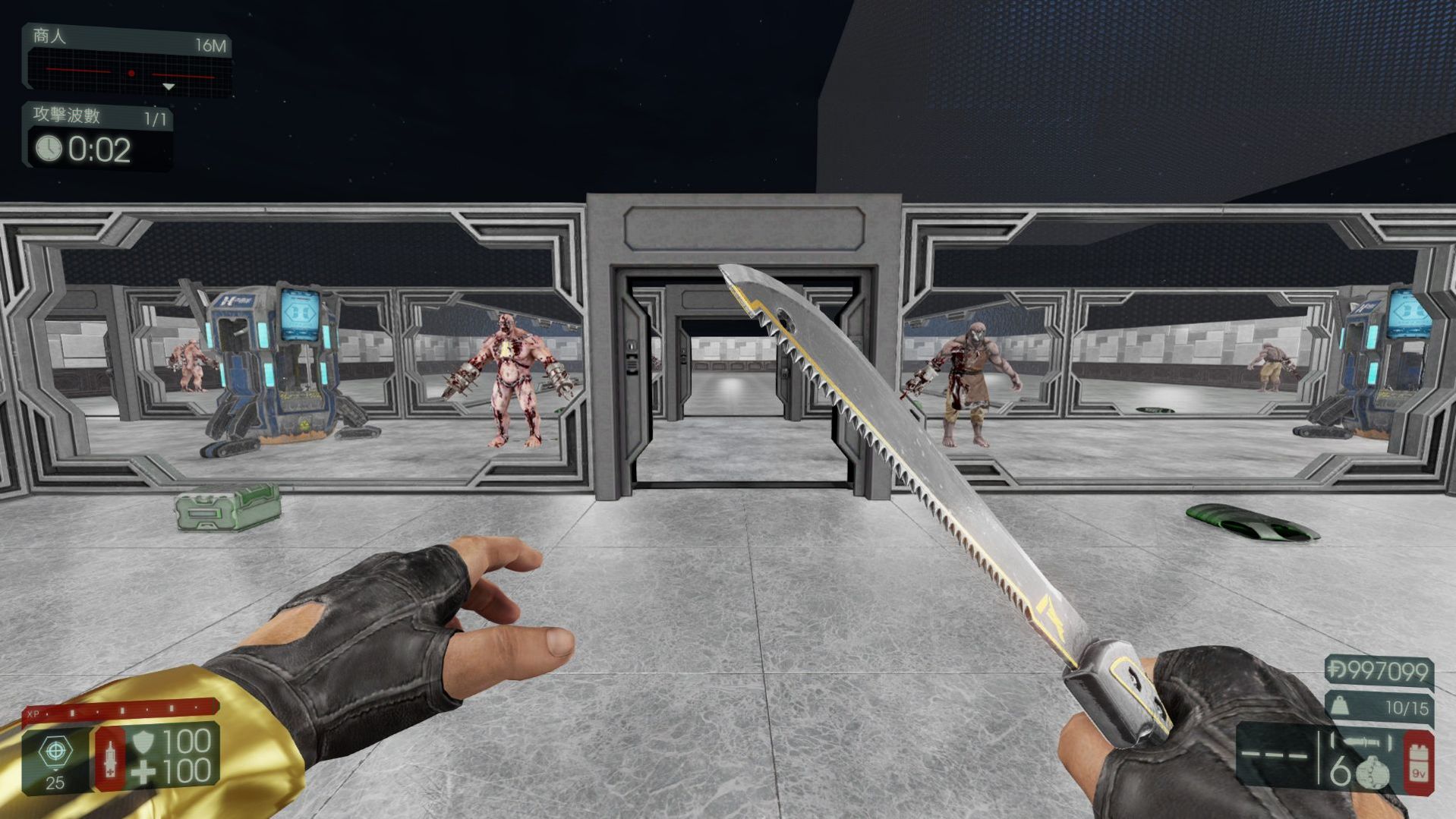Select the perk crosshair icon

pos(55,750)
